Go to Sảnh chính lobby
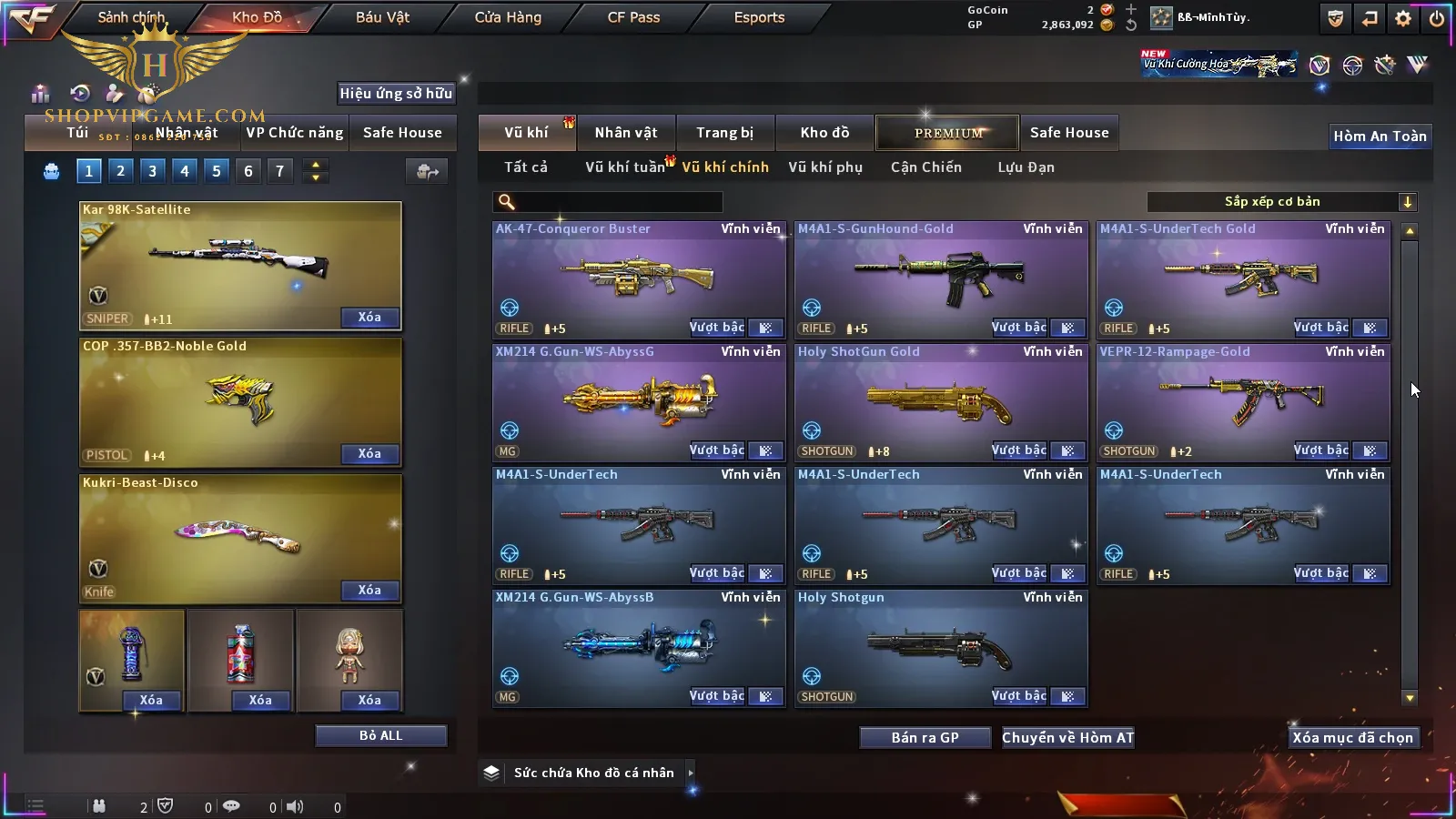 pyautogui.click(x=131, y=17)
